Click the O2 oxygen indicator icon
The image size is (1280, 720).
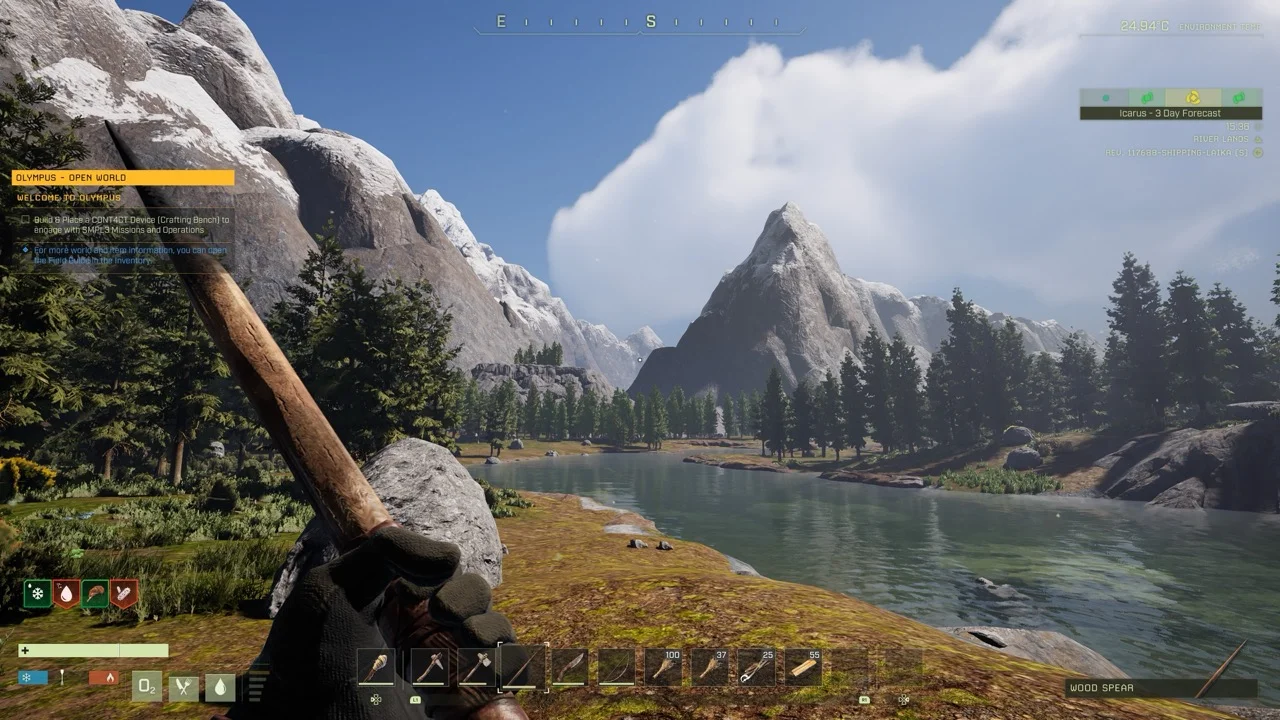pos(147,687)
